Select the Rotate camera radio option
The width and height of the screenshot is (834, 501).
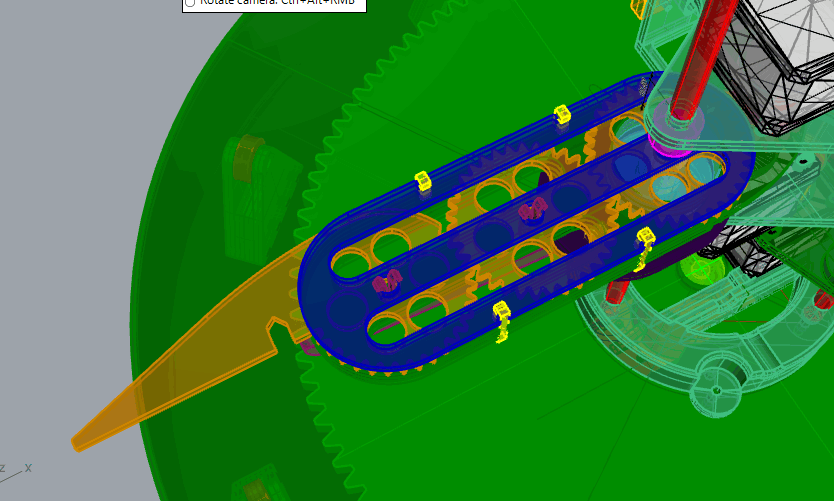coord(190,3)
